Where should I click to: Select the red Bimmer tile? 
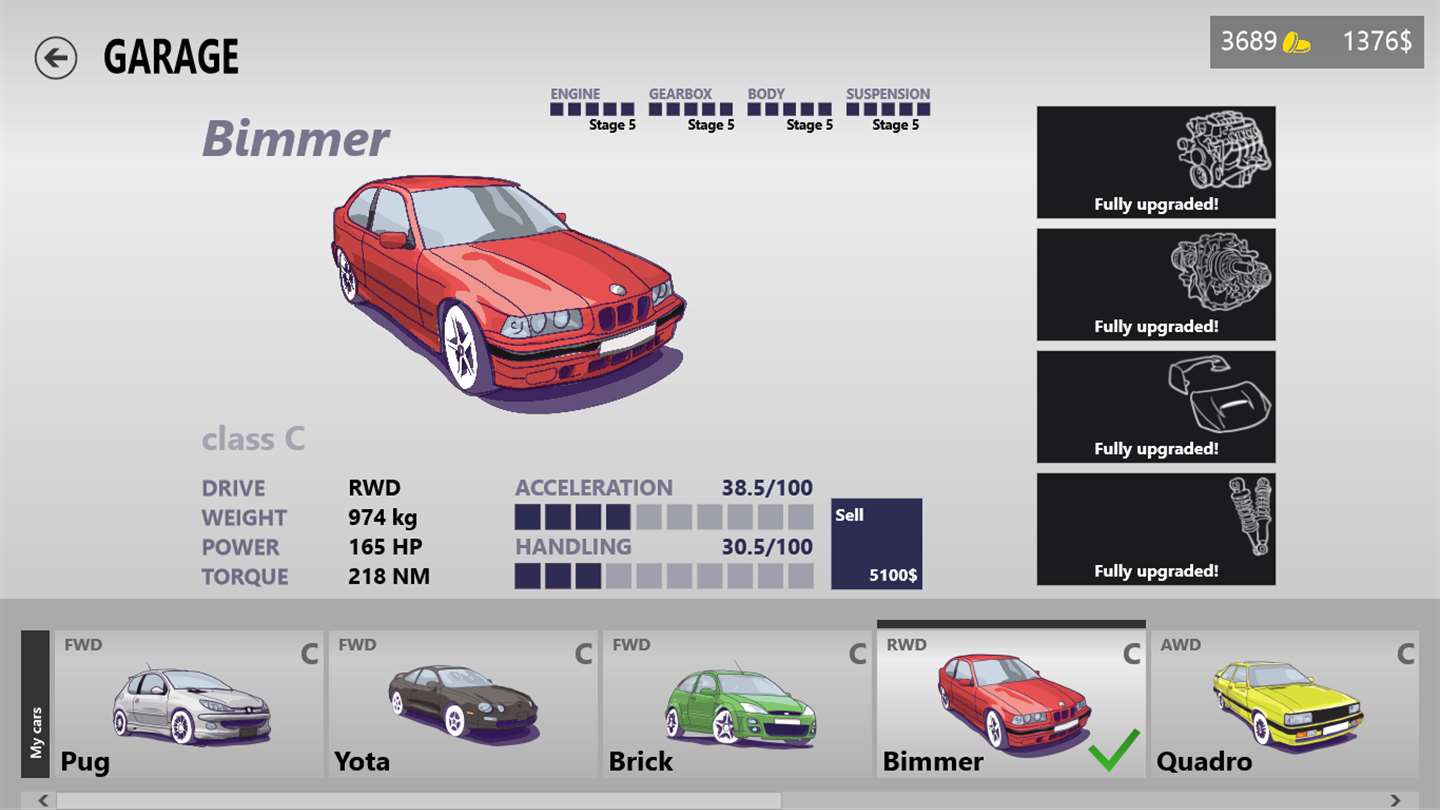pos(1010,704)
